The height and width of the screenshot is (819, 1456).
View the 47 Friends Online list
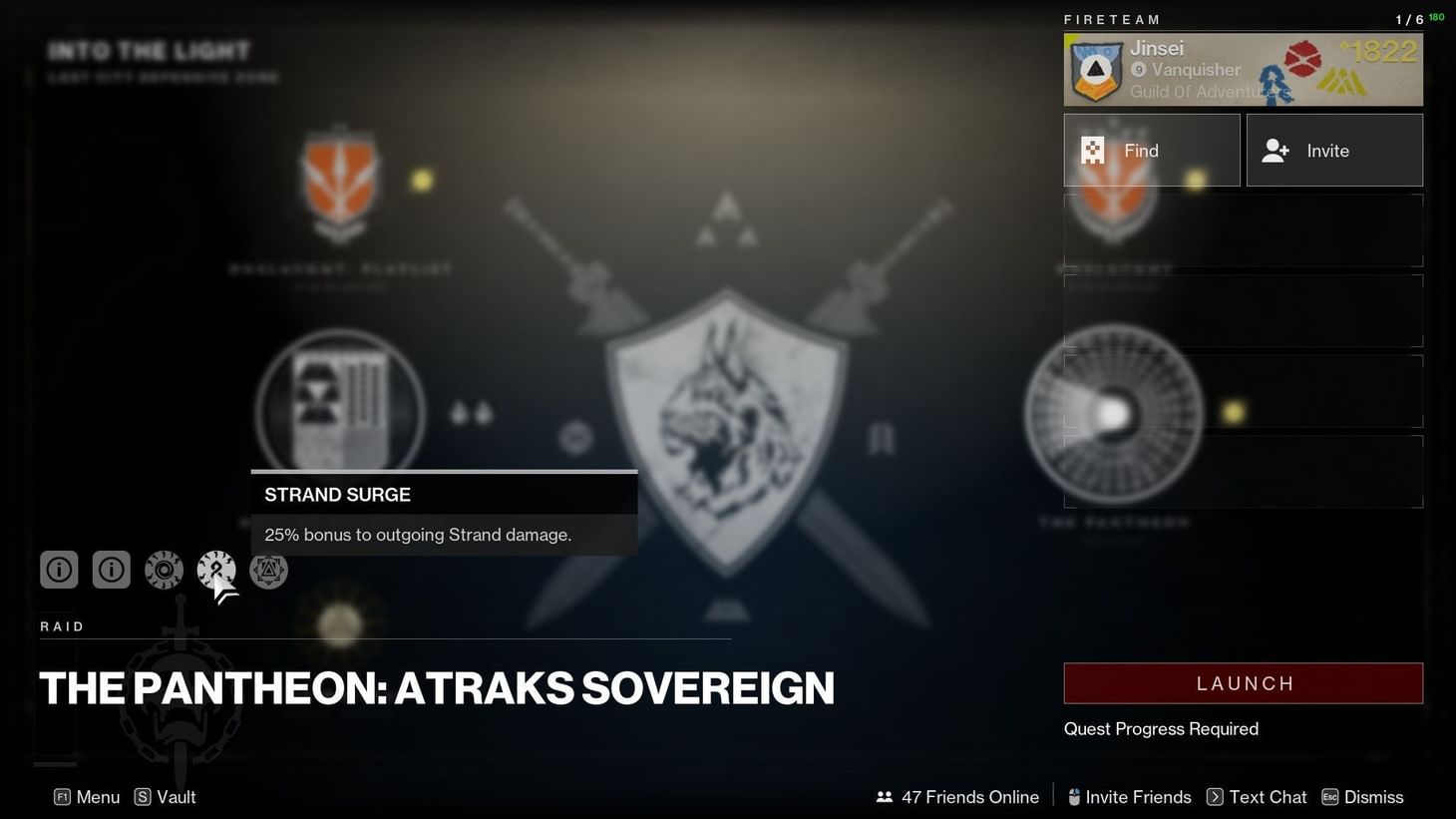[955, 796]
